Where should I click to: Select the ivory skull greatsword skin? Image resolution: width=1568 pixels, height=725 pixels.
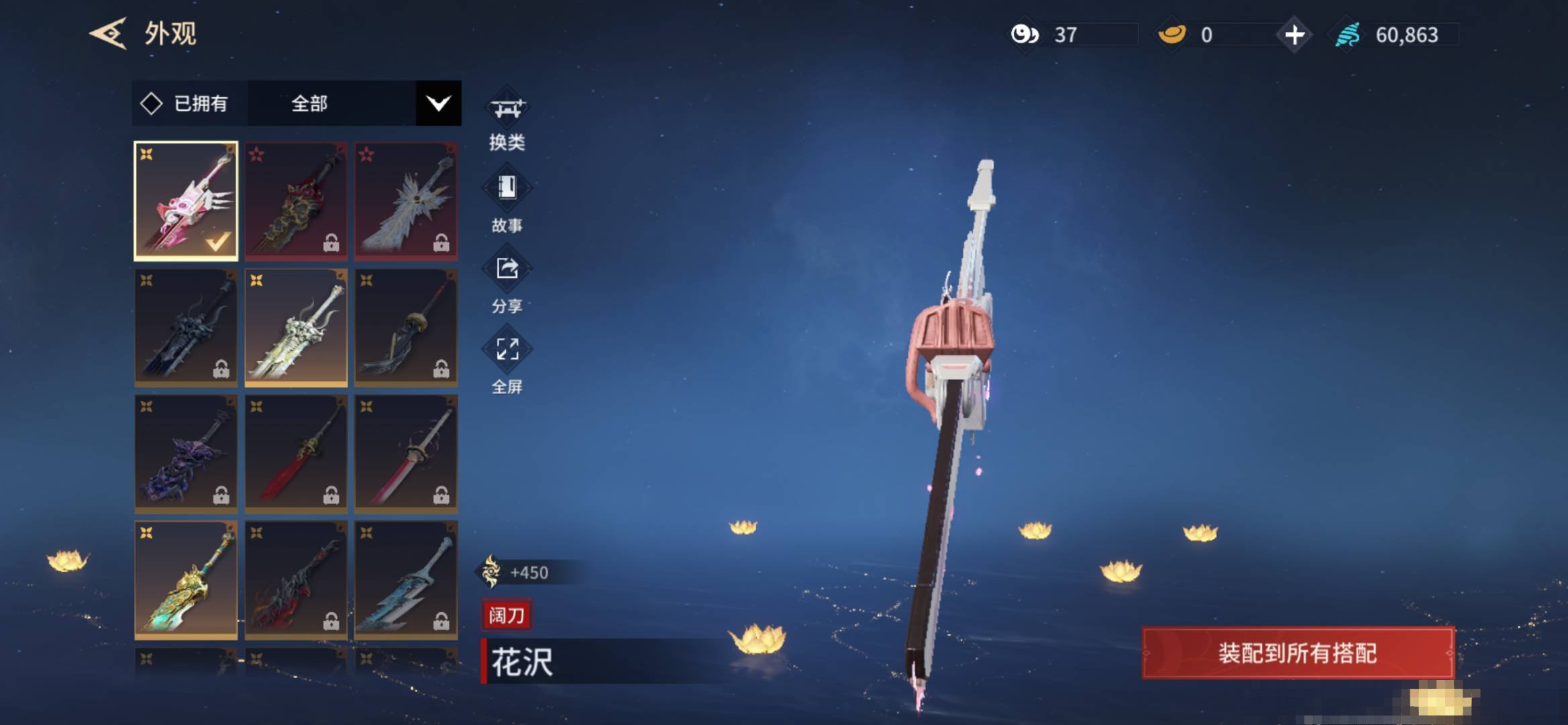[x=296, y=328]
